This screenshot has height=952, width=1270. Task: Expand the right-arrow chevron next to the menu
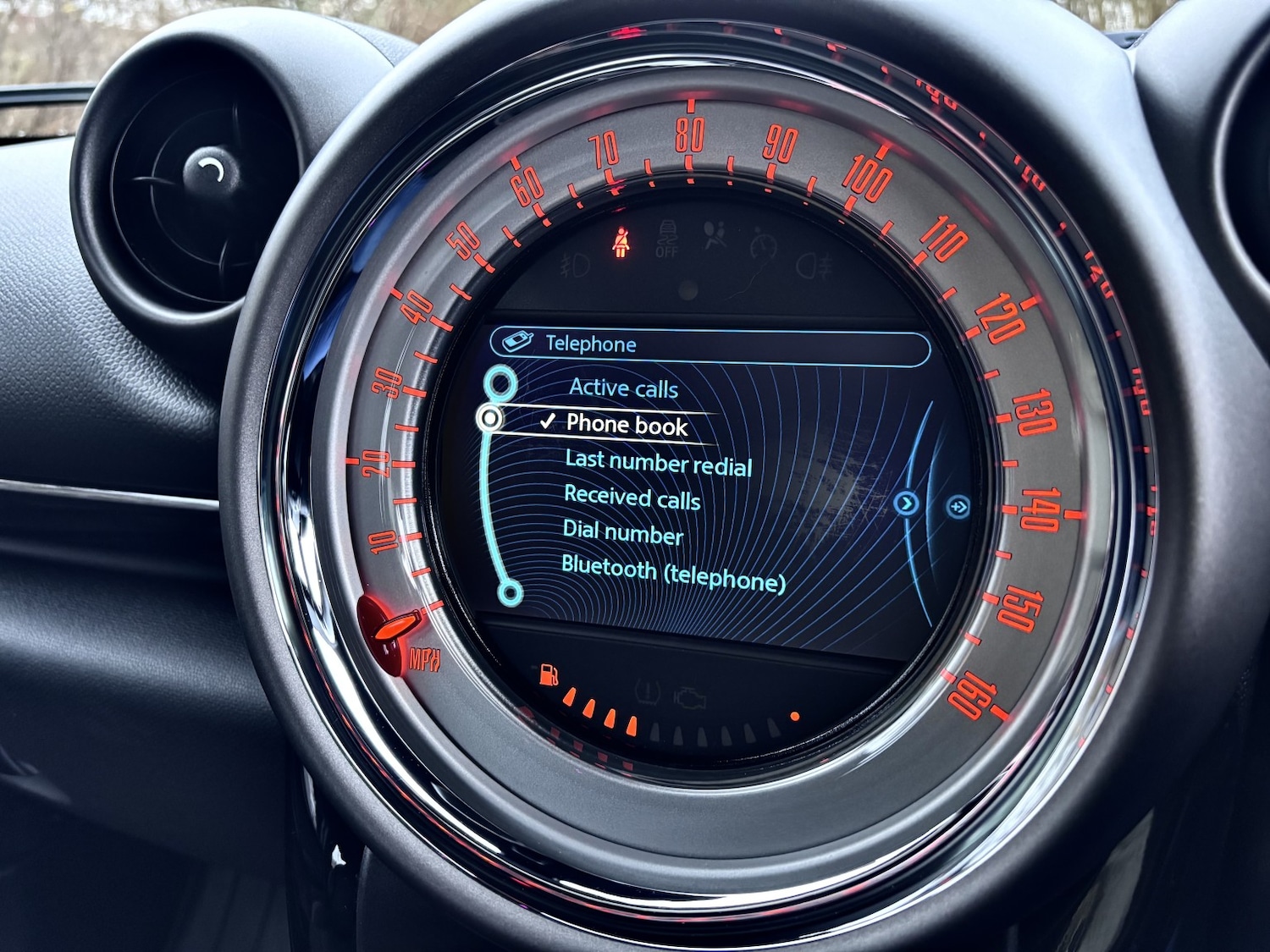click(905, 502)
